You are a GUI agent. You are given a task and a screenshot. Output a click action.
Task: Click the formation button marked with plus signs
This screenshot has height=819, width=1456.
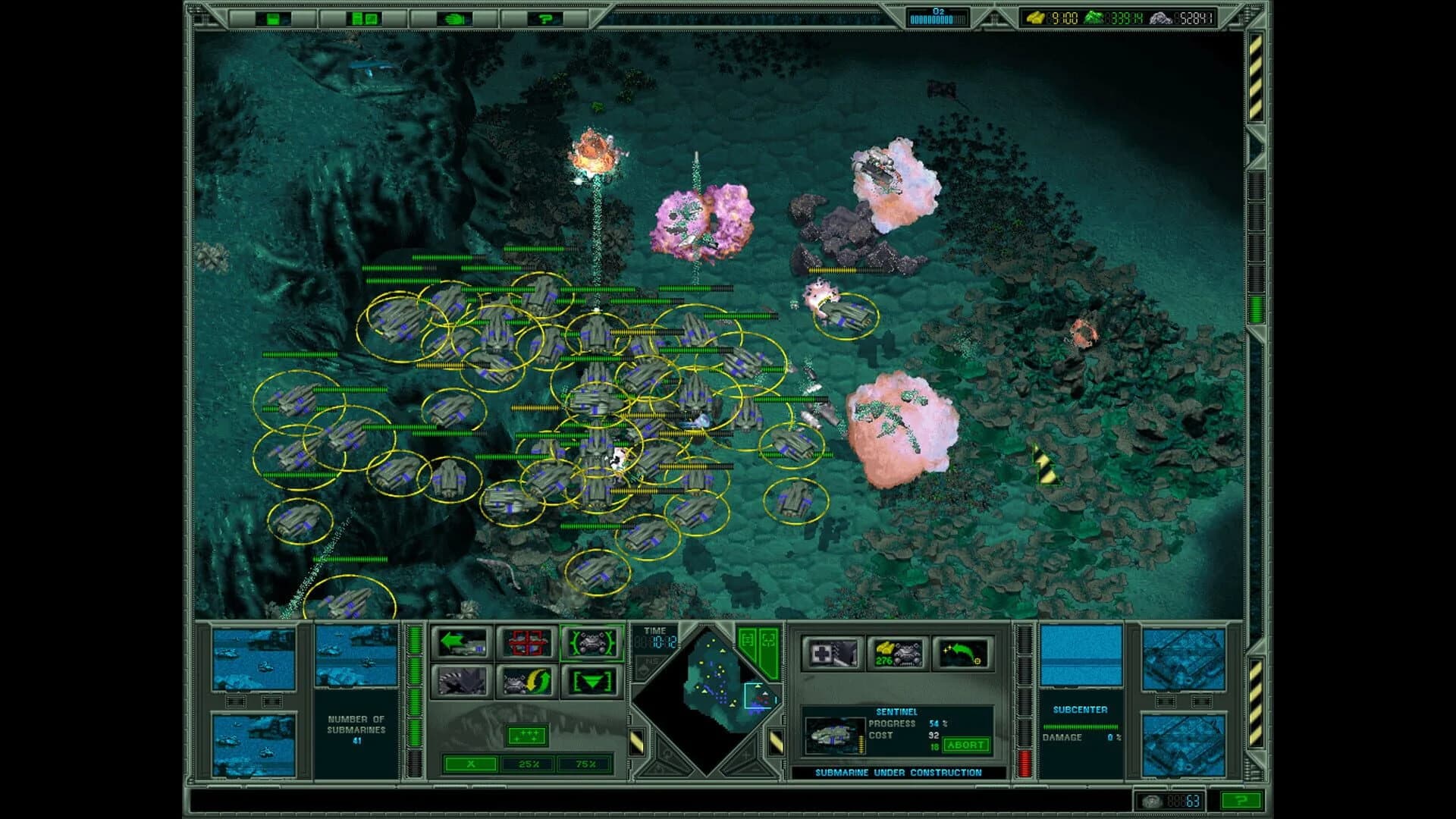[527, 736]
